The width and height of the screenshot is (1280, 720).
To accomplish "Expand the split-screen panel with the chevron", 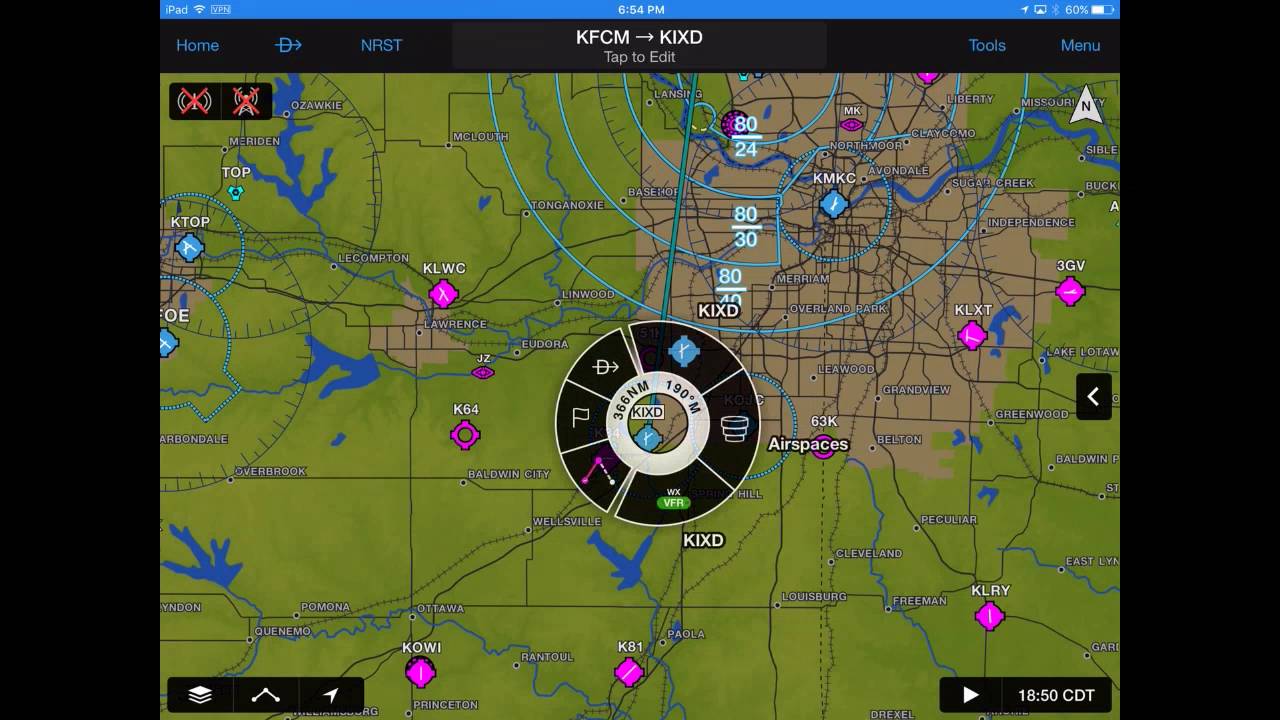I will pyautogui.click(x=1094, y=397).
